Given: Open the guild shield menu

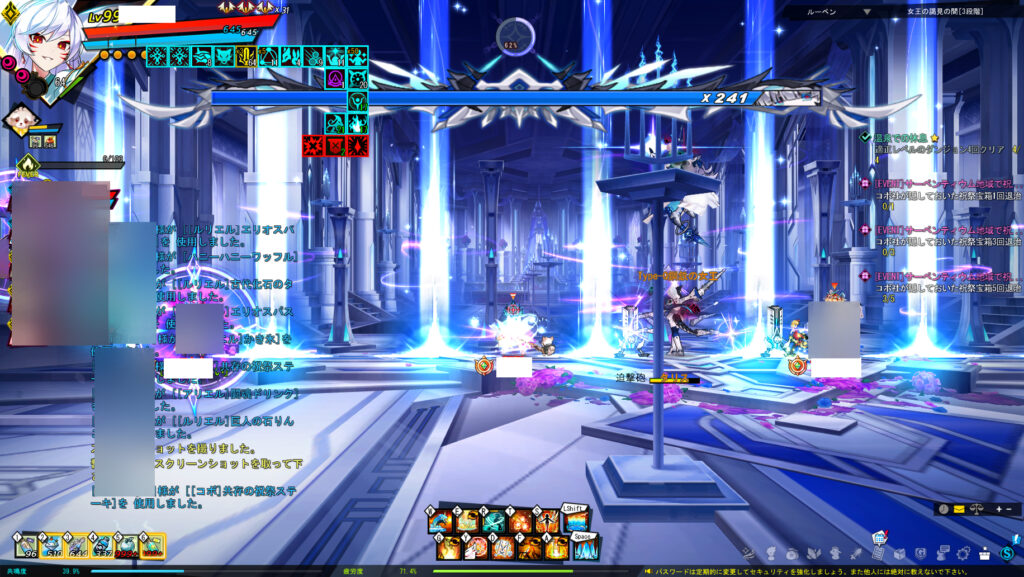Looking at the screenshot, I should pos(920,553).
